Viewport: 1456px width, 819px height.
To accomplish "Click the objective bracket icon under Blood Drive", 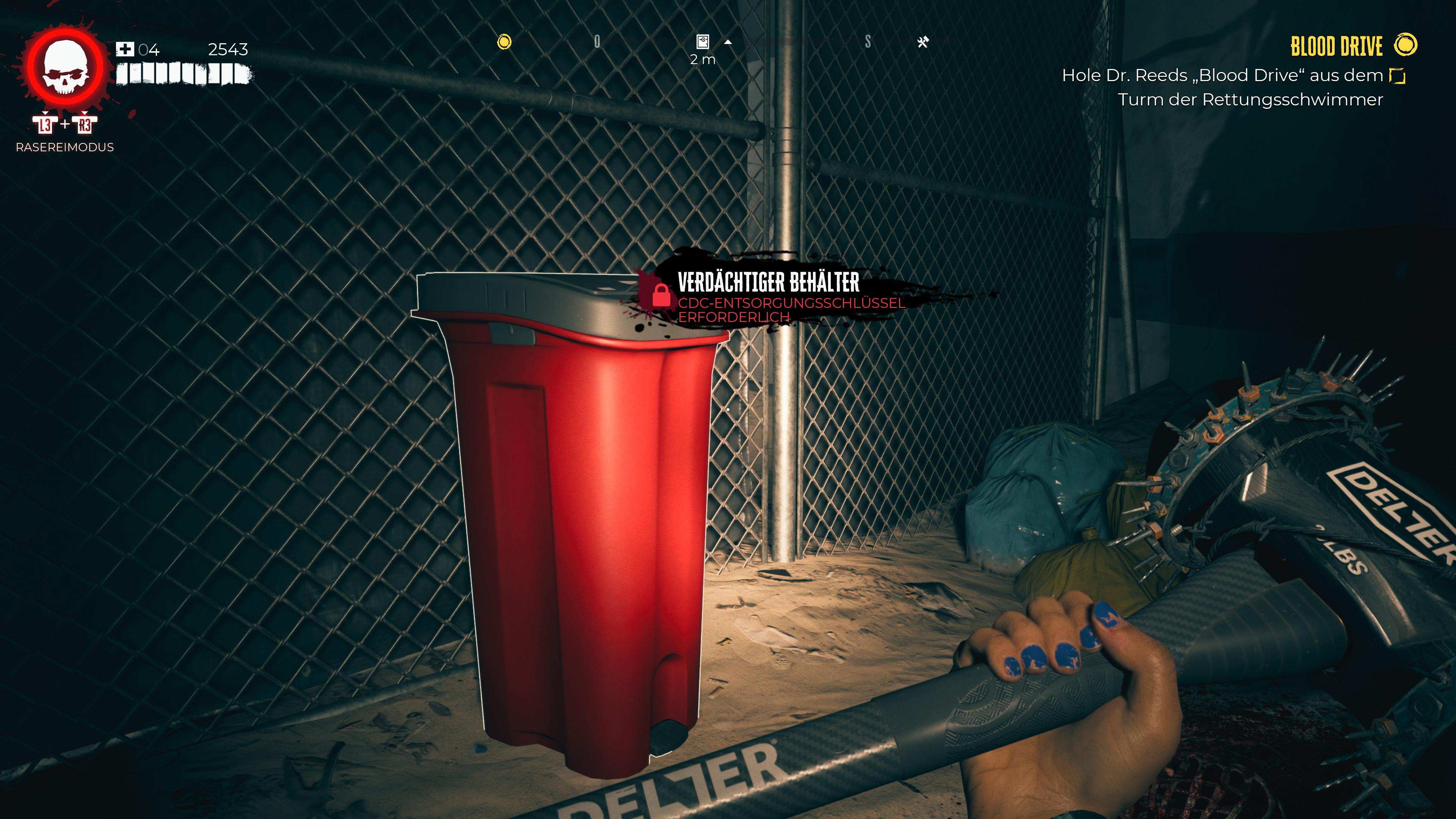I will tap(1397, 76).
